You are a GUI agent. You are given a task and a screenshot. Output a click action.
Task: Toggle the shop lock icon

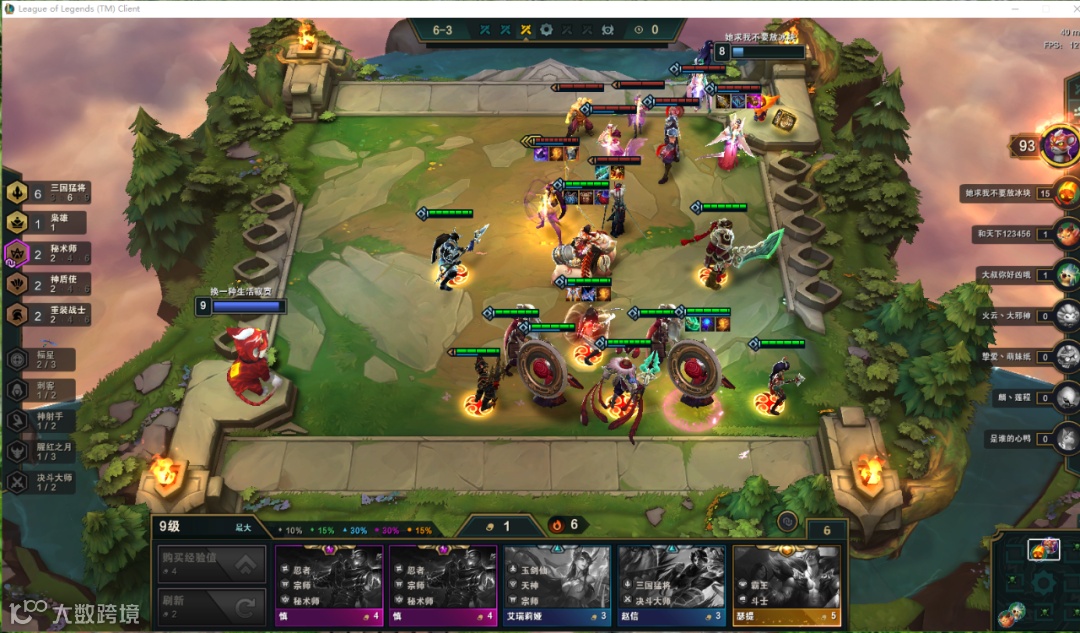tap(787, 521)
